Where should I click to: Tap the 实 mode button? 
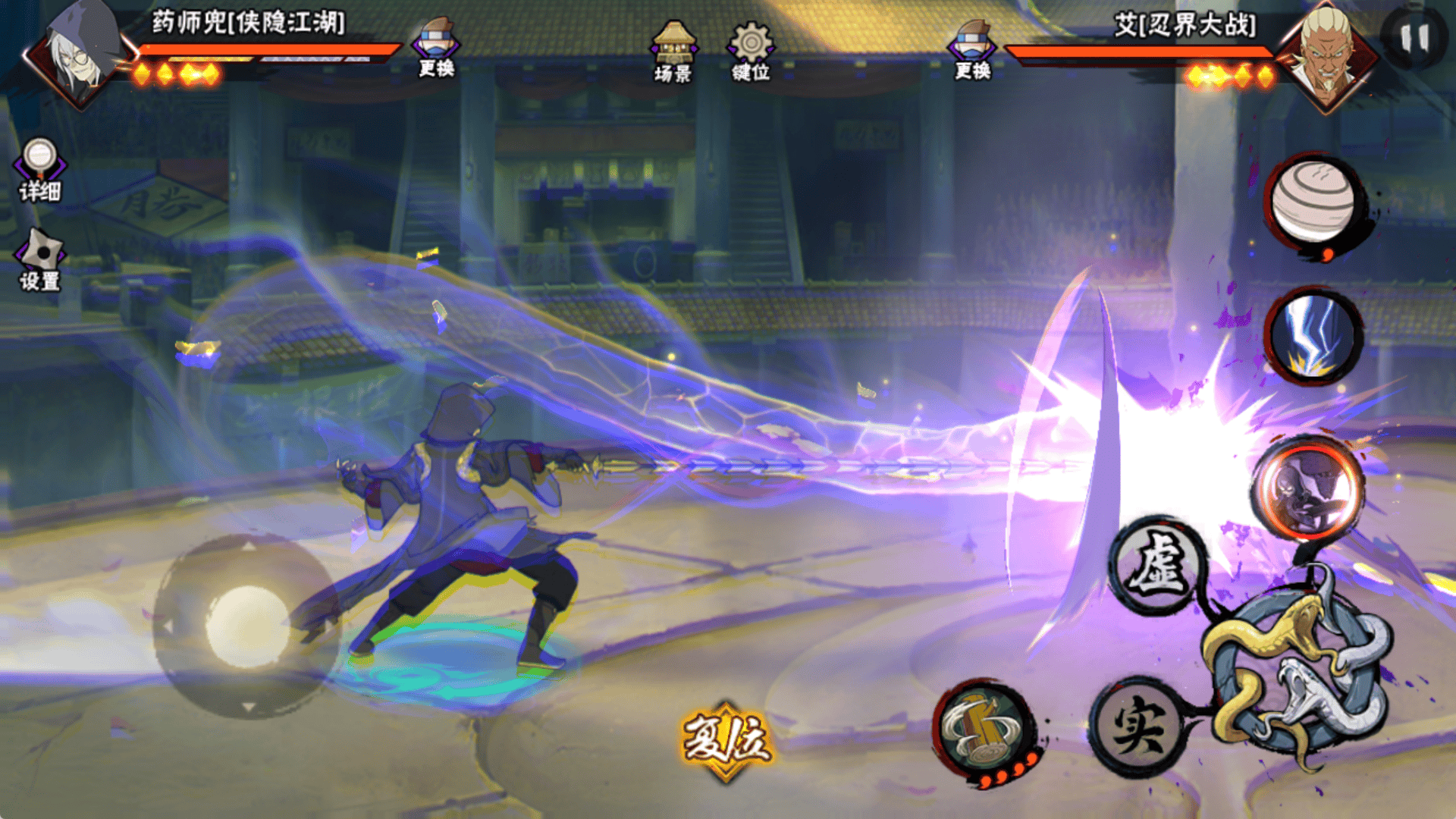1139,726
